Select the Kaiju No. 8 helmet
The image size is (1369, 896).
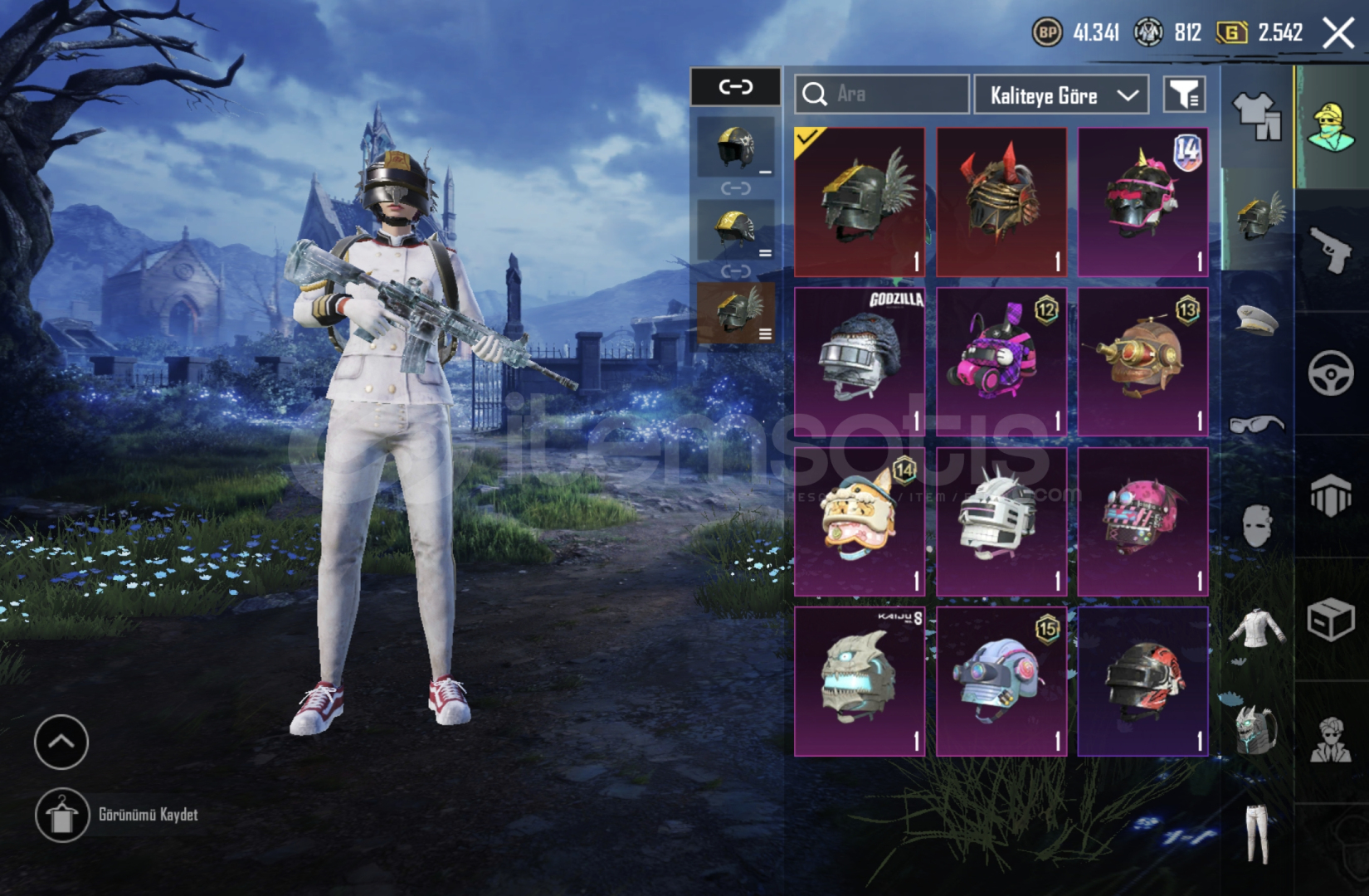[860, 681]
